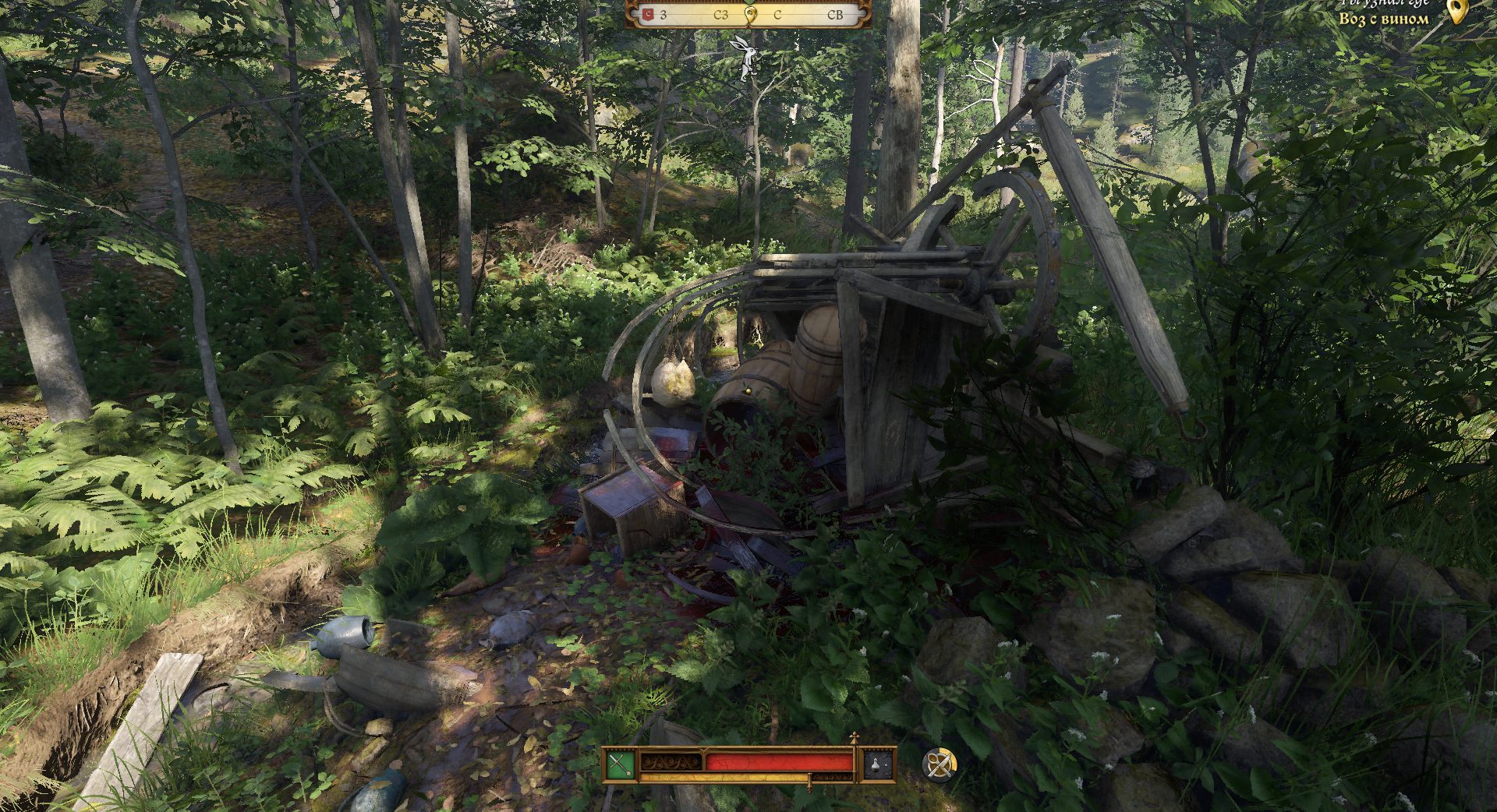
Task: Click the round crossed cutlery icon
Action: tap(939, 764)
